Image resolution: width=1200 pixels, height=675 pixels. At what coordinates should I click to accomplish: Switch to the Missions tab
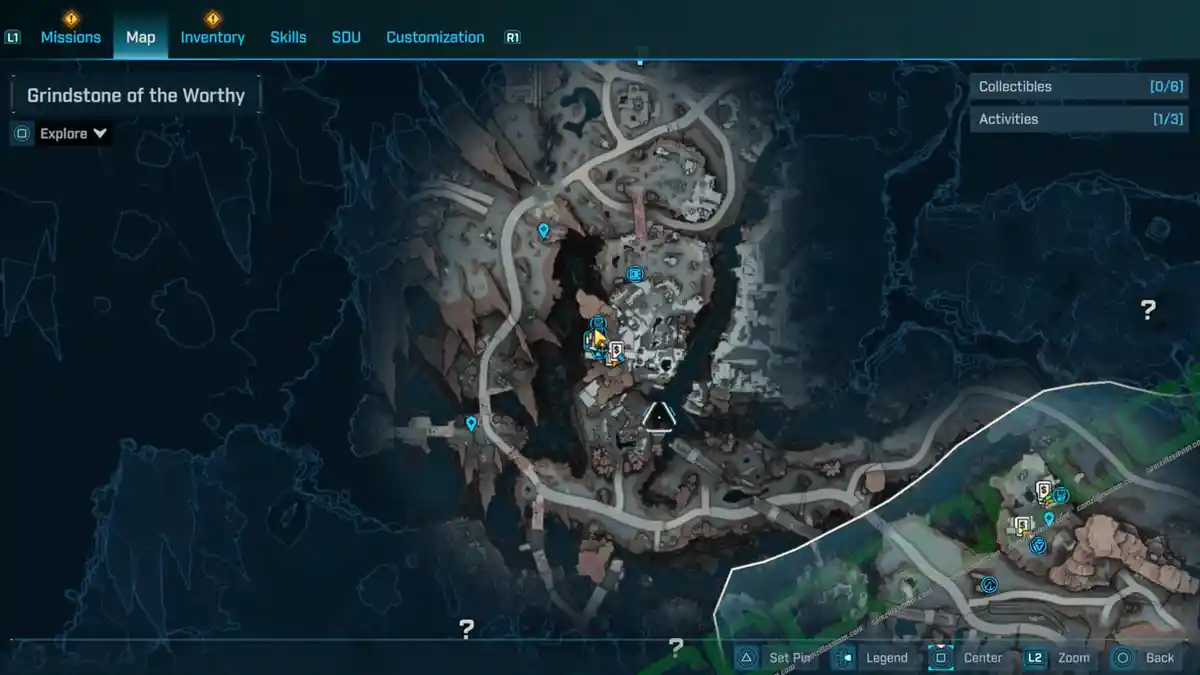point(70,37)
